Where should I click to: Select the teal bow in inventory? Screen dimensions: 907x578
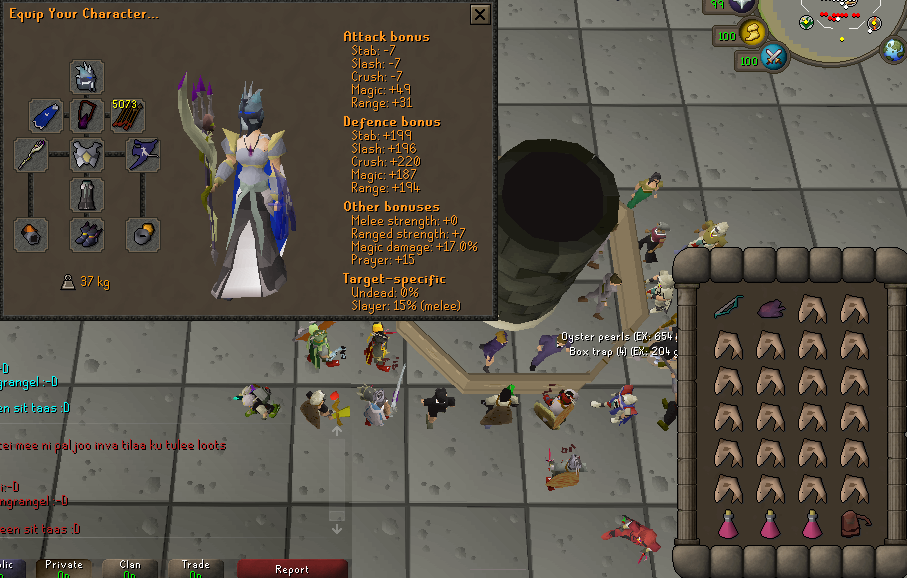point(727,309)
